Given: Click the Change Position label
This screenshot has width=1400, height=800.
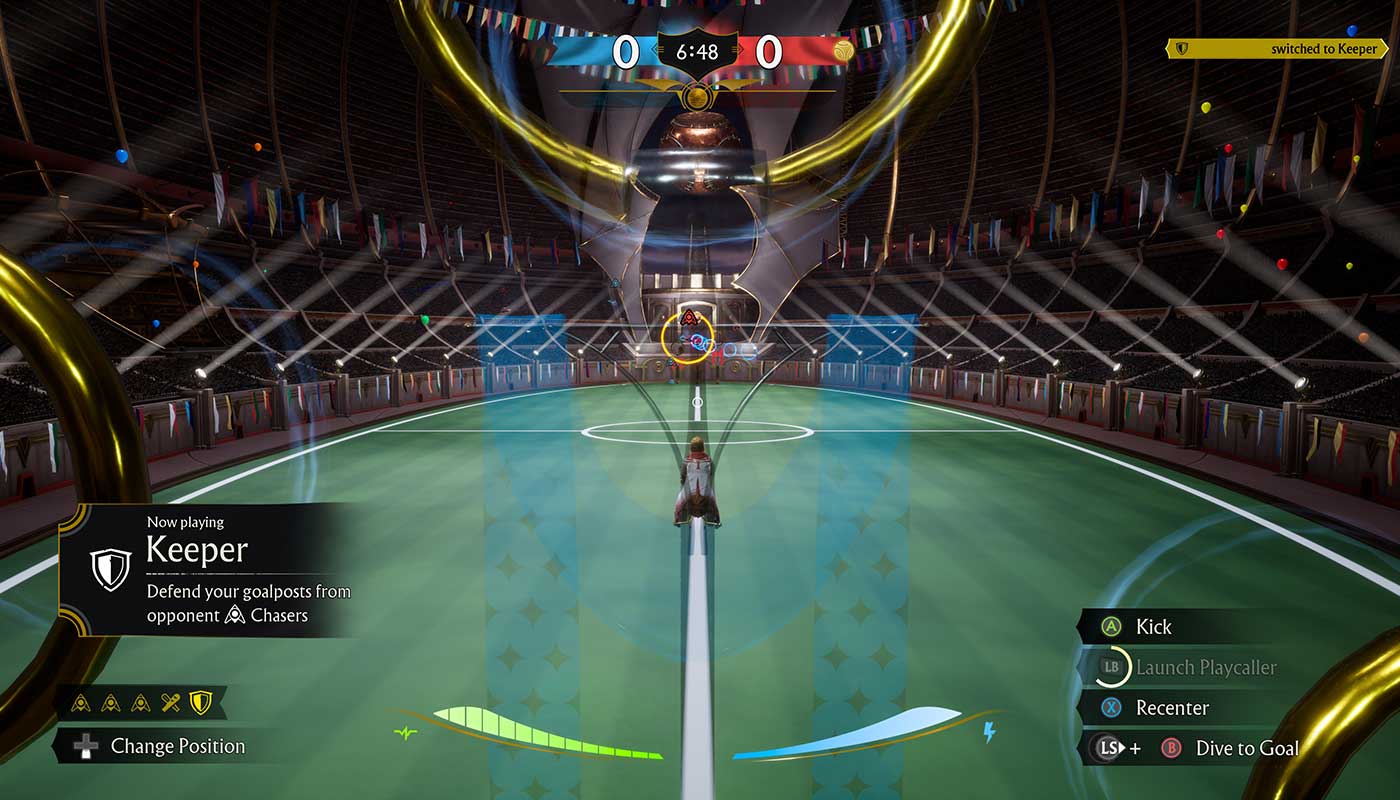Looking at the screenshot, I should (x=177, y=746).
